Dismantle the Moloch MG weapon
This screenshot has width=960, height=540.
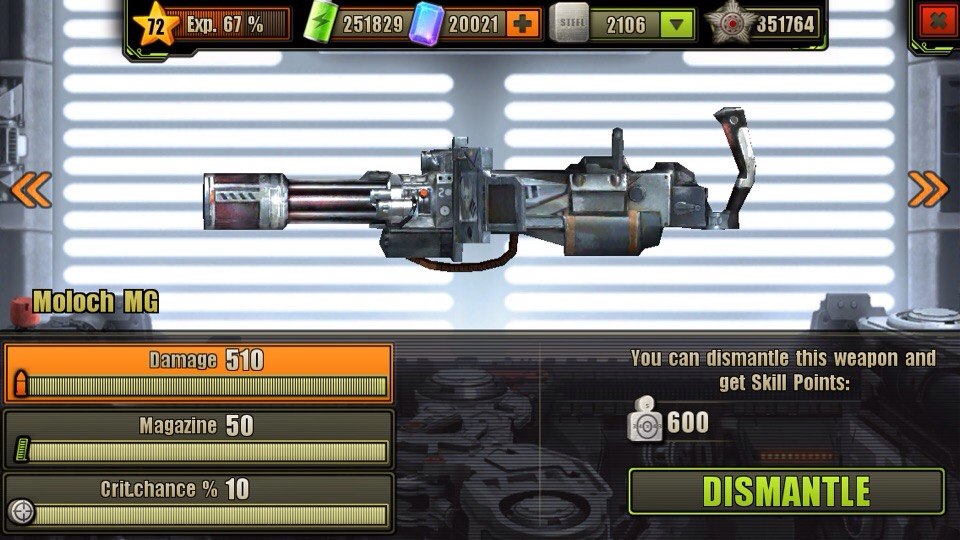click(786, 491)
